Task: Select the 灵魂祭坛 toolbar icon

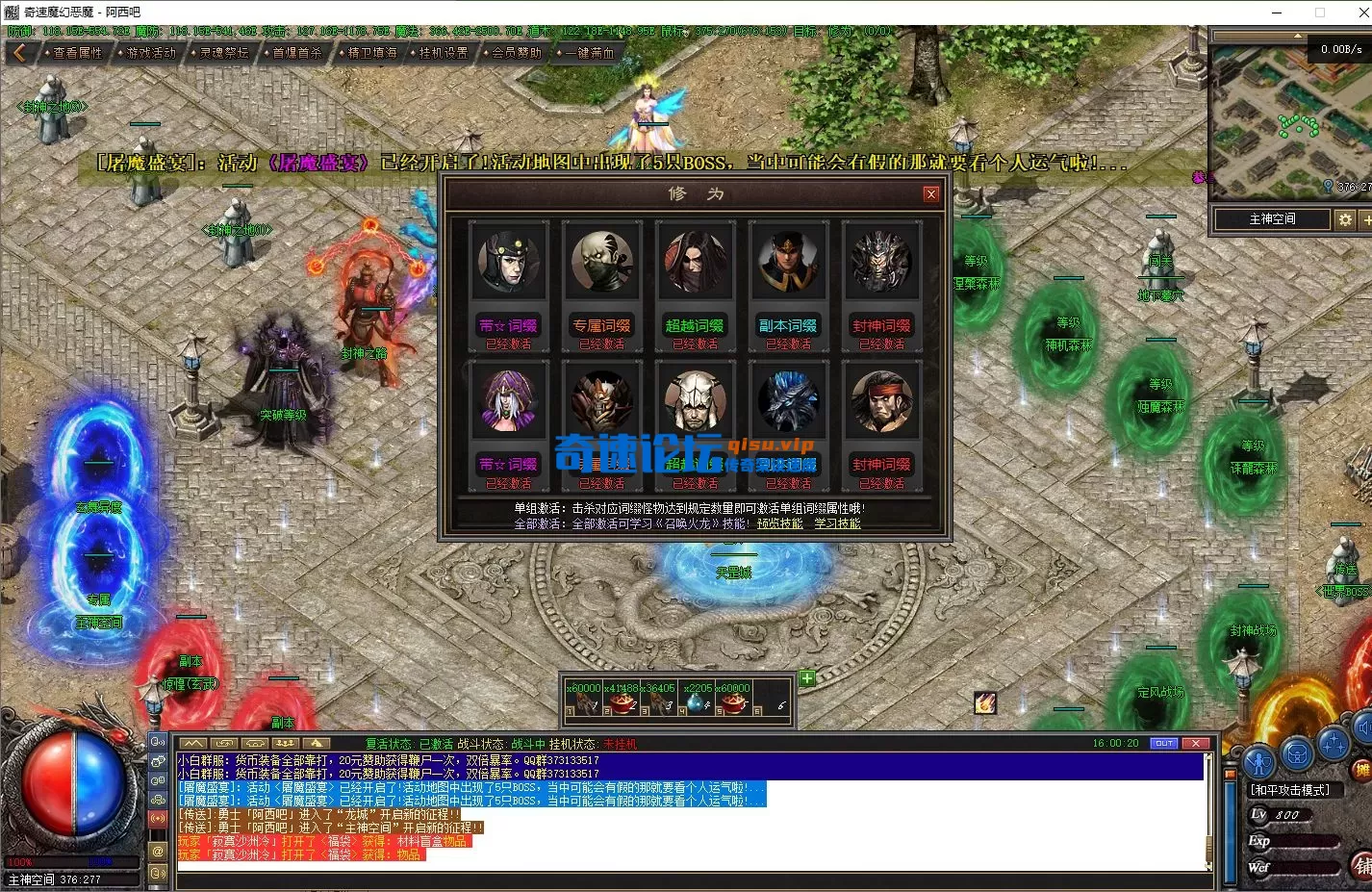Action: tap(219, 53)
